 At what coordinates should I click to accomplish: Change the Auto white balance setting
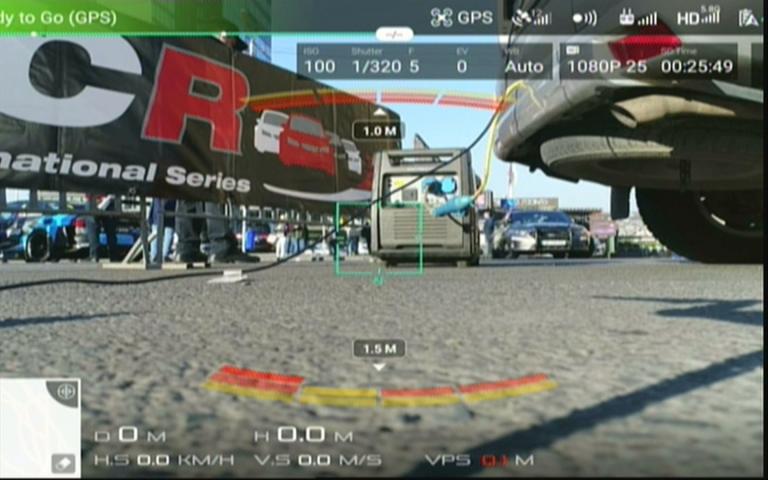tap(523, 61)
